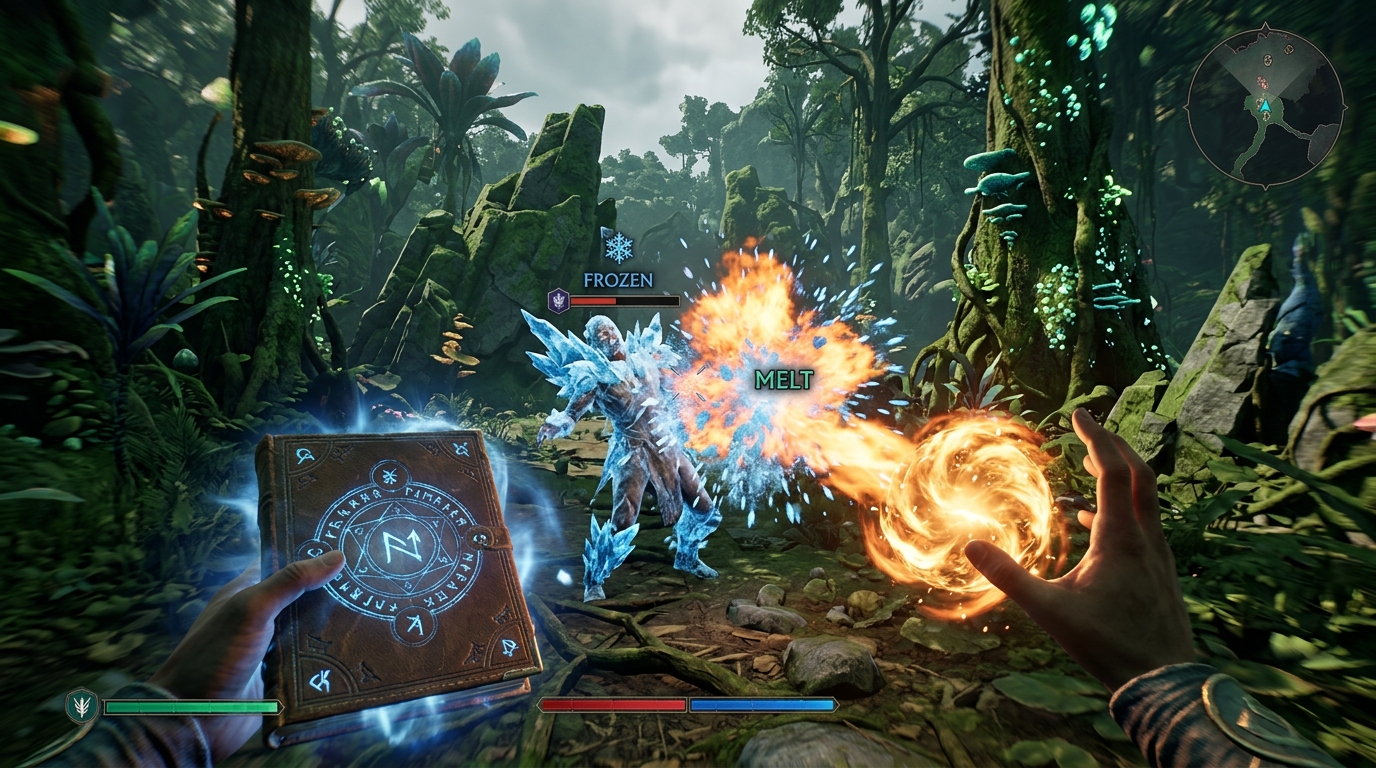Click the snowflake Frozen status icon
Viewport: 1376px width, 768px height.
tap(619, 247)
